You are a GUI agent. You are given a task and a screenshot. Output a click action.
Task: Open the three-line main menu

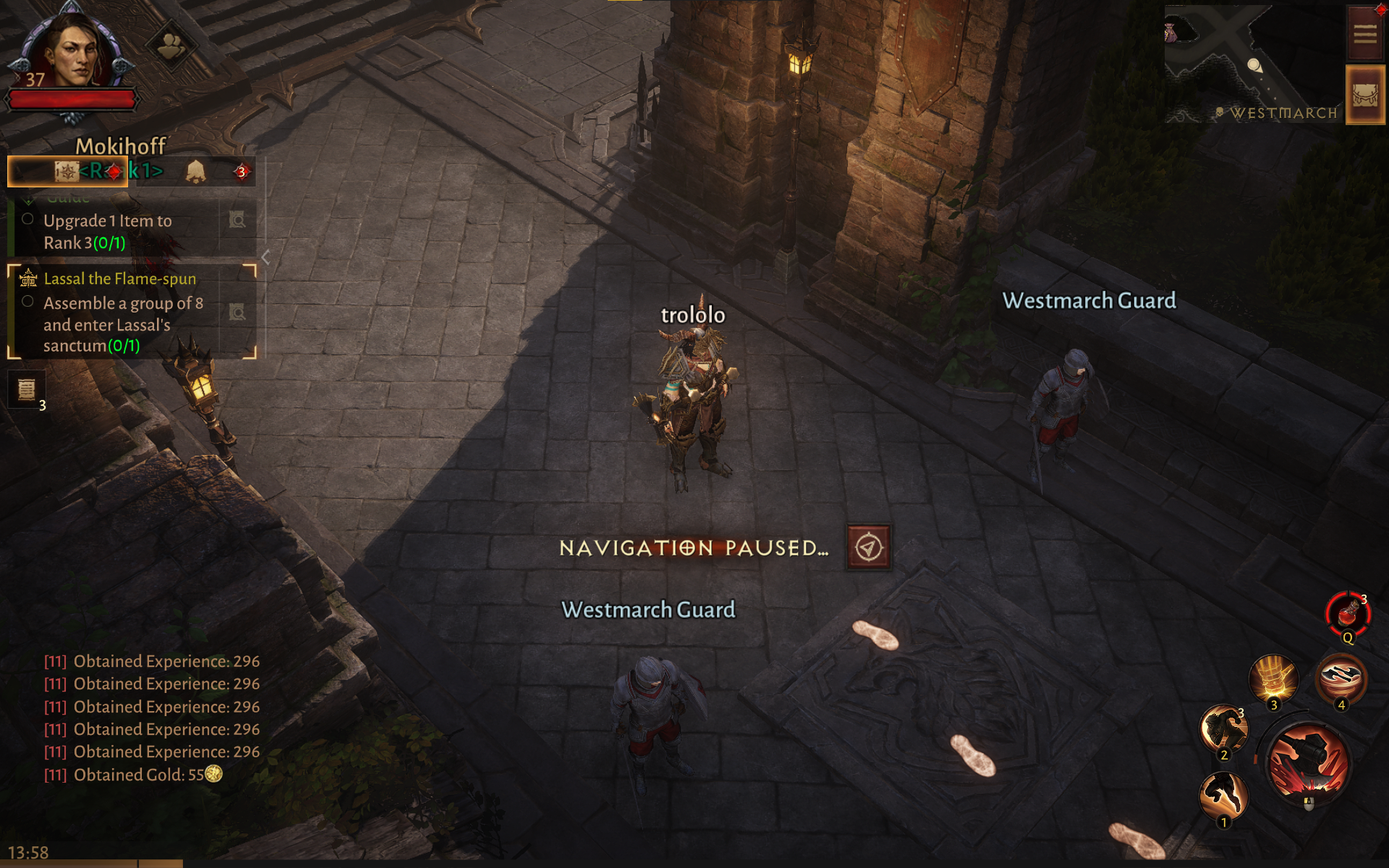(1364, 33)
